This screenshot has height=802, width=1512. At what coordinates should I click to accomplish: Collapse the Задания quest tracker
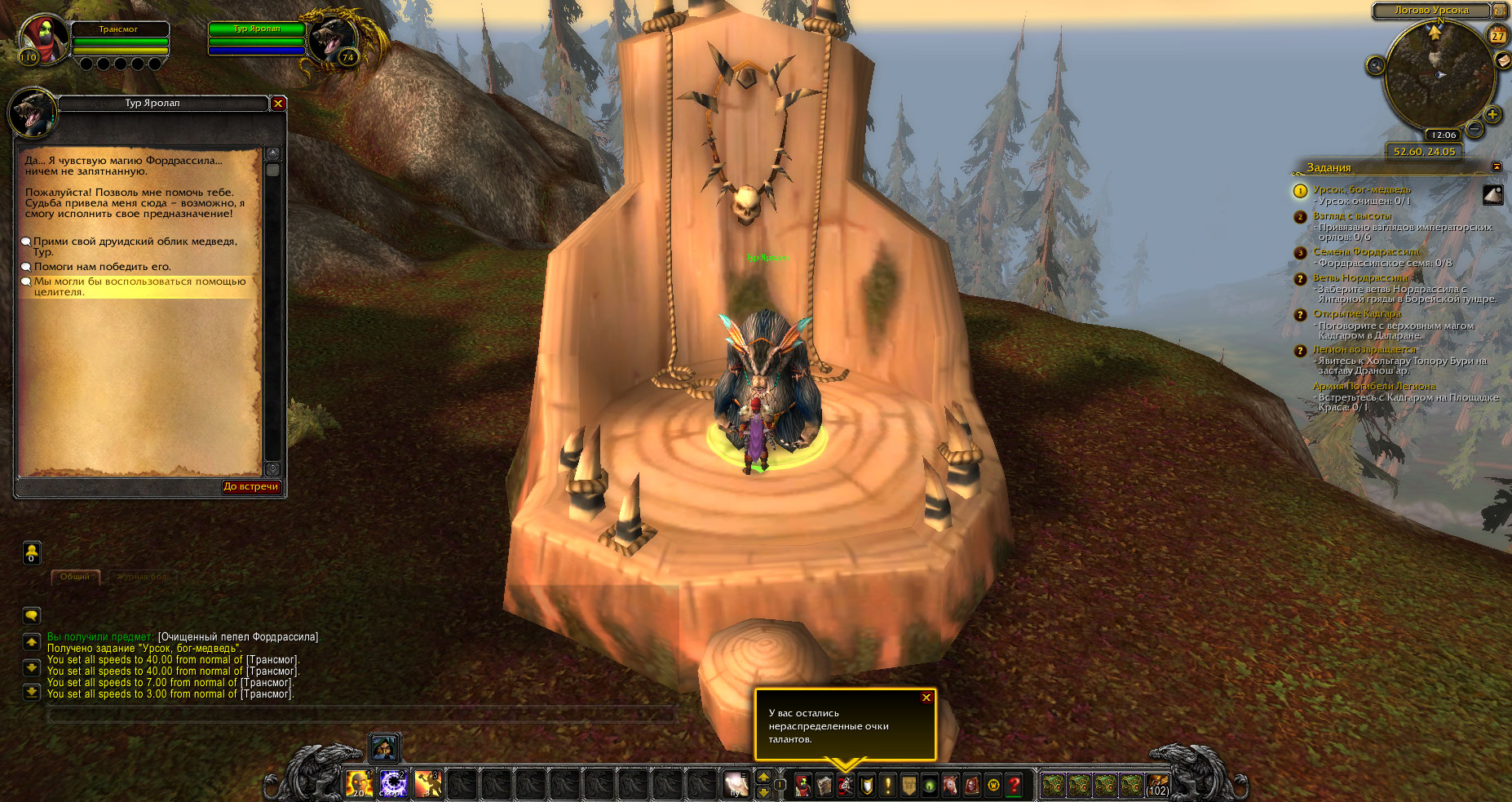(x=1497, y=166)
